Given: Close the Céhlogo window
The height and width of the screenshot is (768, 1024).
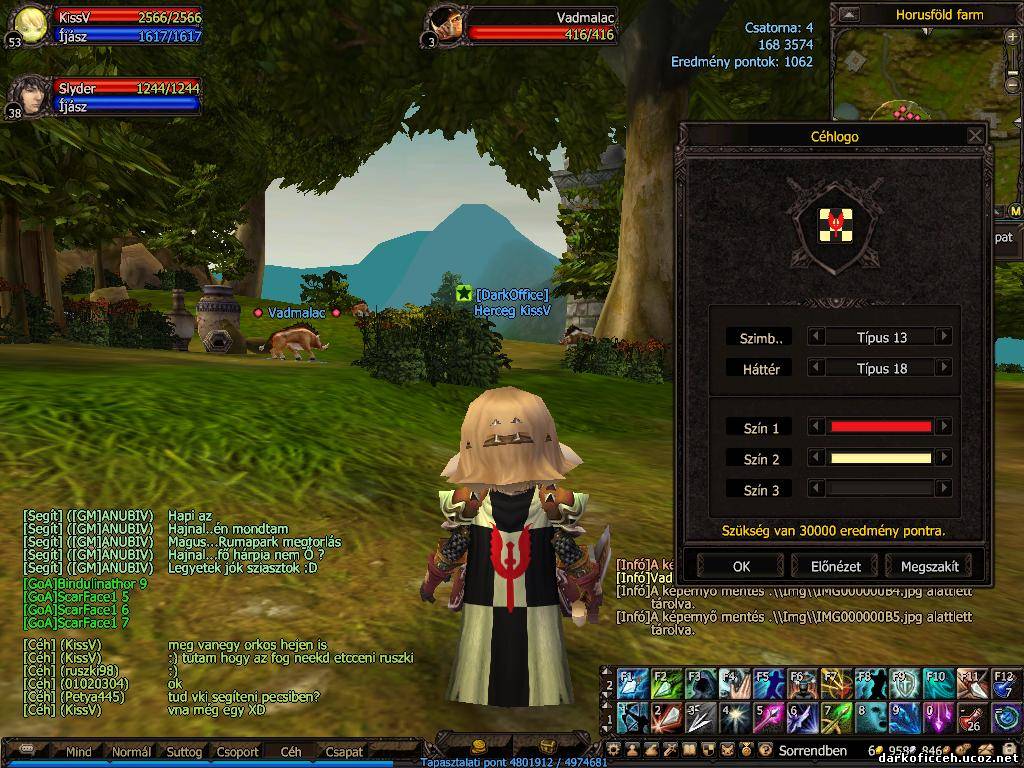Looking at the screenshot, I should [975, 136].
